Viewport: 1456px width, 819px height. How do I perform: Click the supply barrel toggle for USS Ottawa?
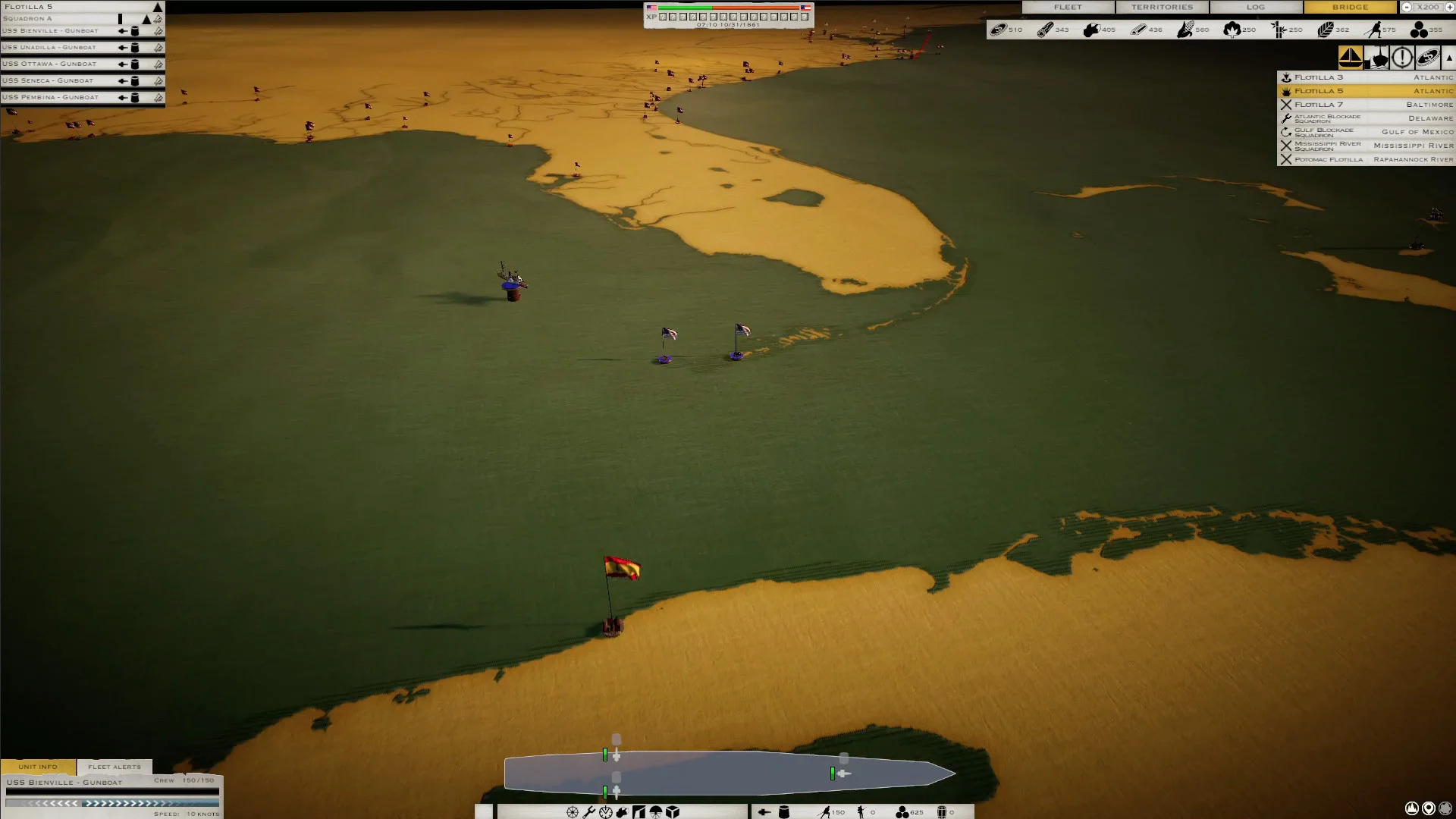(x=135, y=64)
